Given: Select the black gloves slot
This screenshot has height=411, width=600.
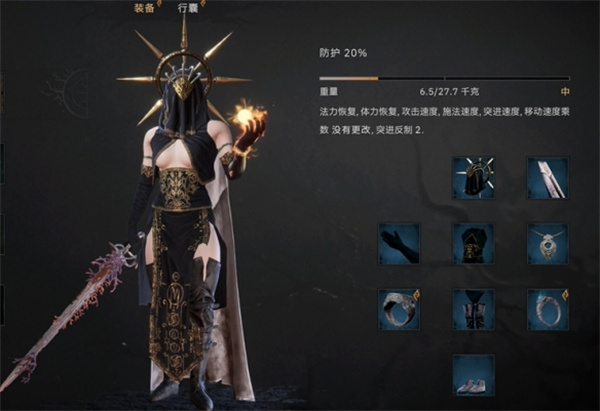Looking at the screenshot, I should [x=399, y=243].
